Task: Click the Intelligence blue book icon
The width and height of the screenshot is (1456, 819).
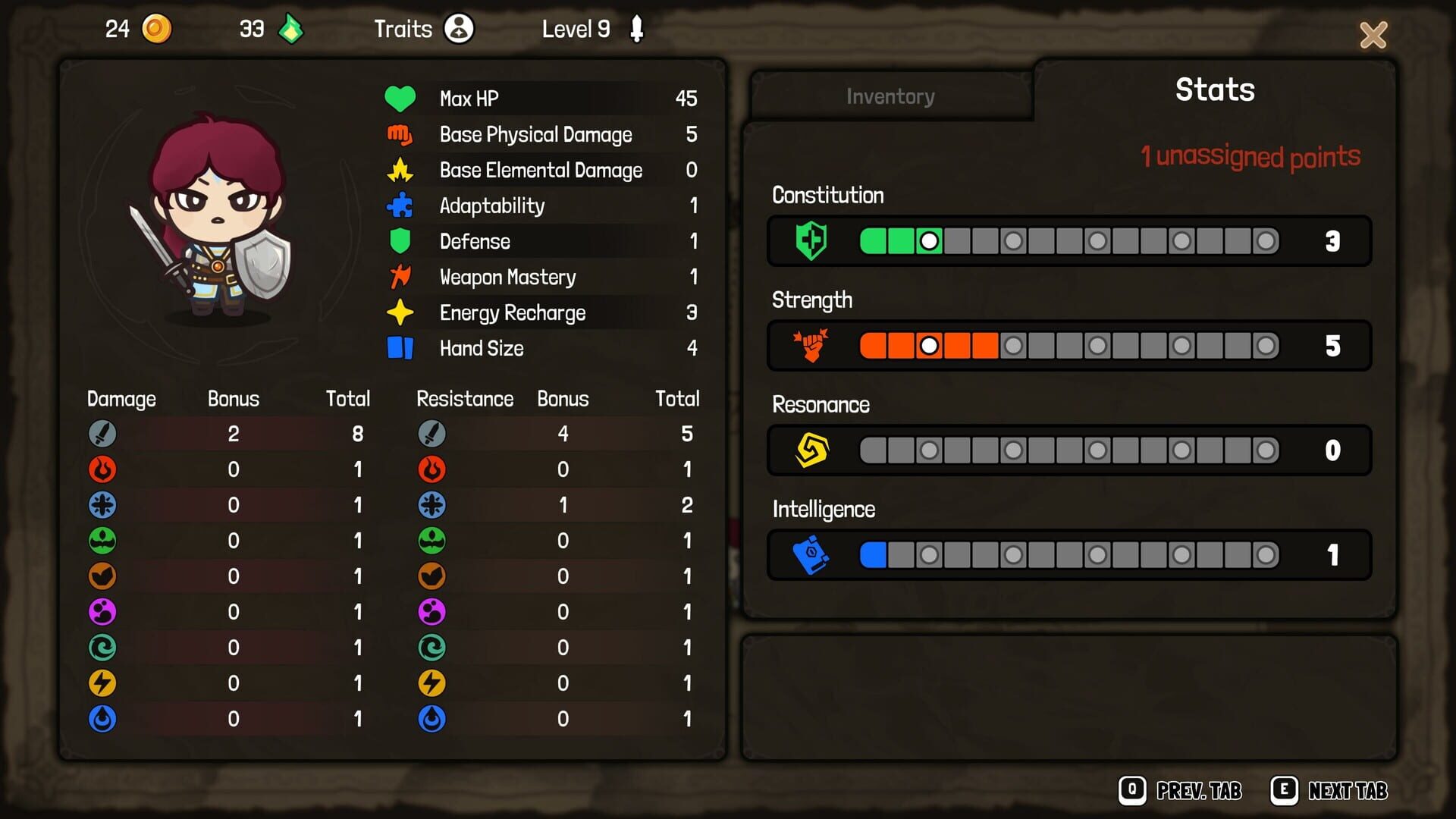Action: point(811,554)
